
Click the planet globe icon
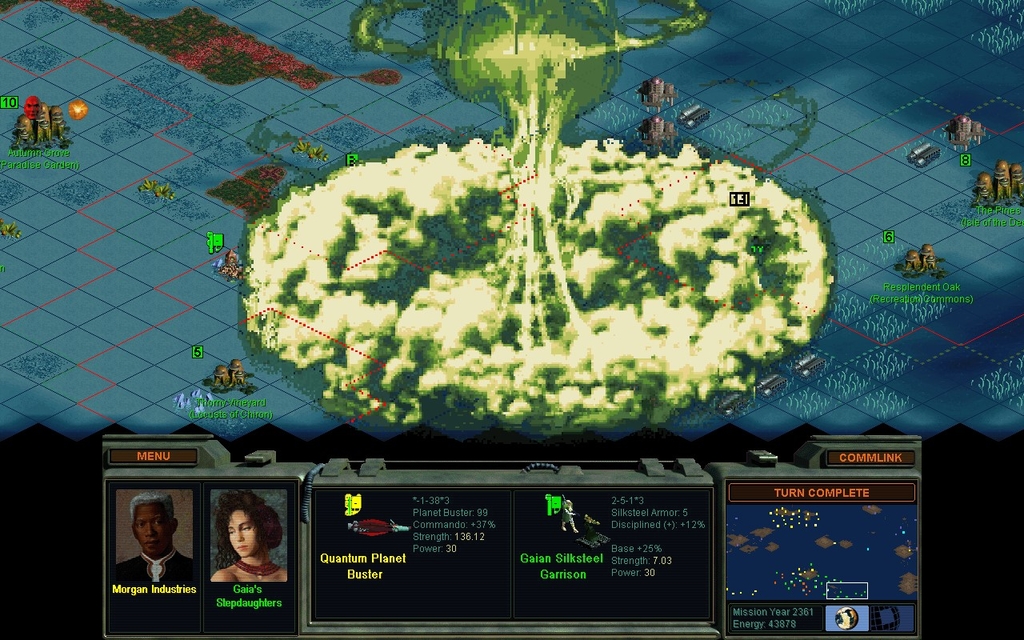(846, 618)
